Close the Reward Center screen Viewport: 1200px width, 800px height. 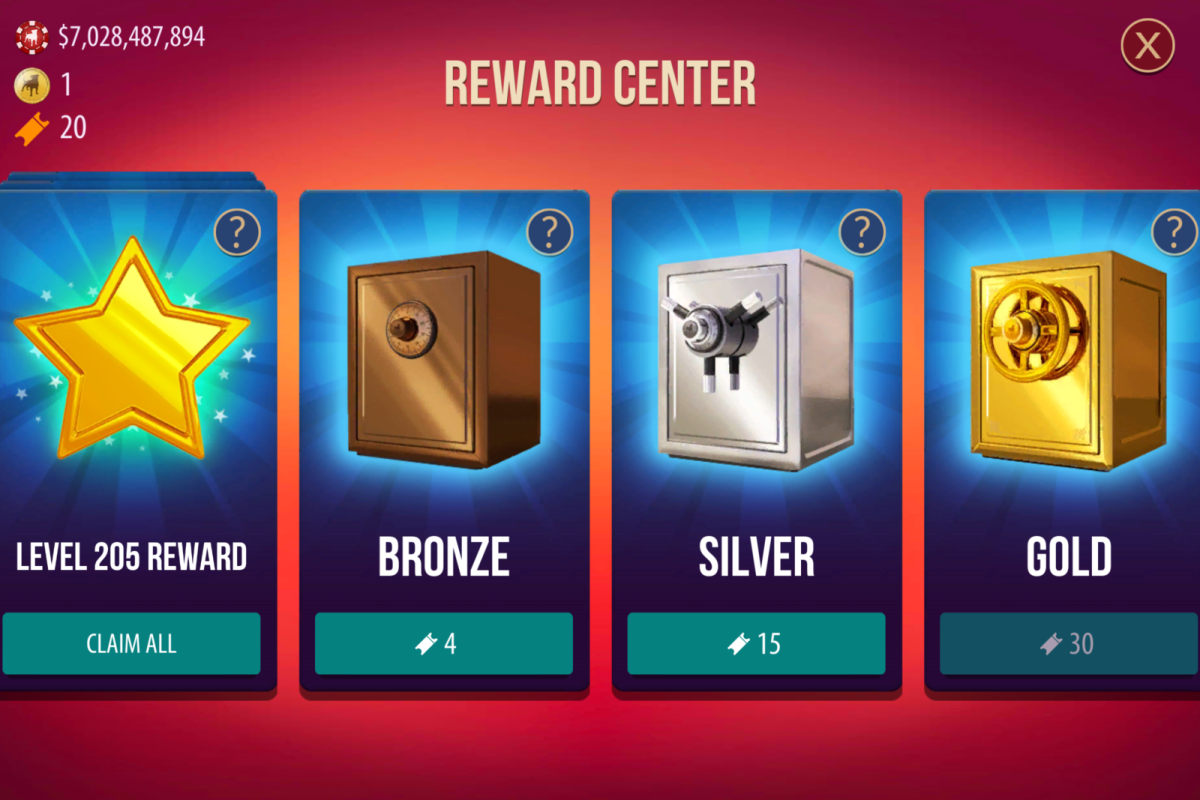tap(1147, 45)
